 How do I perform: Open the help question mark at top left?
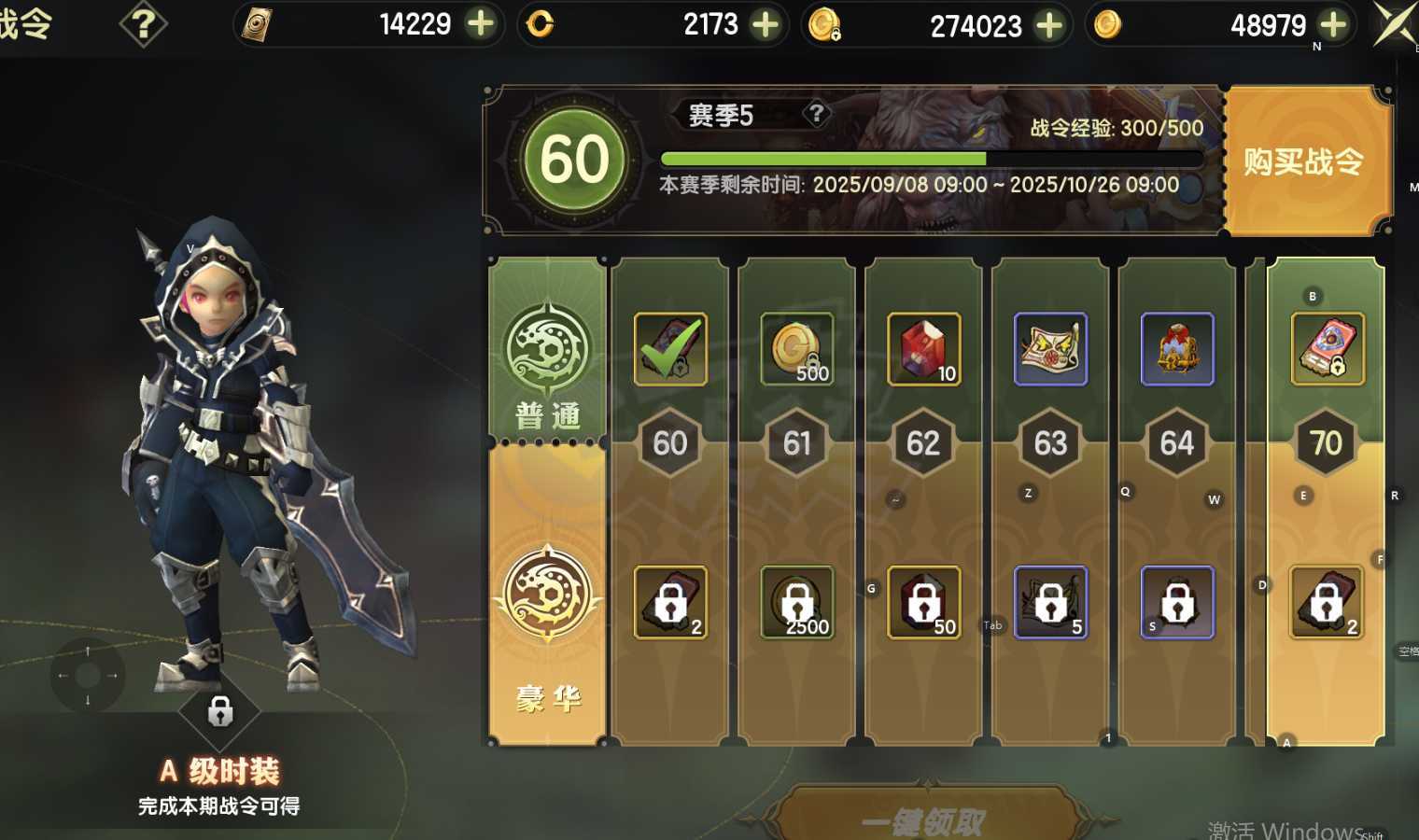[x=142, y=23]
